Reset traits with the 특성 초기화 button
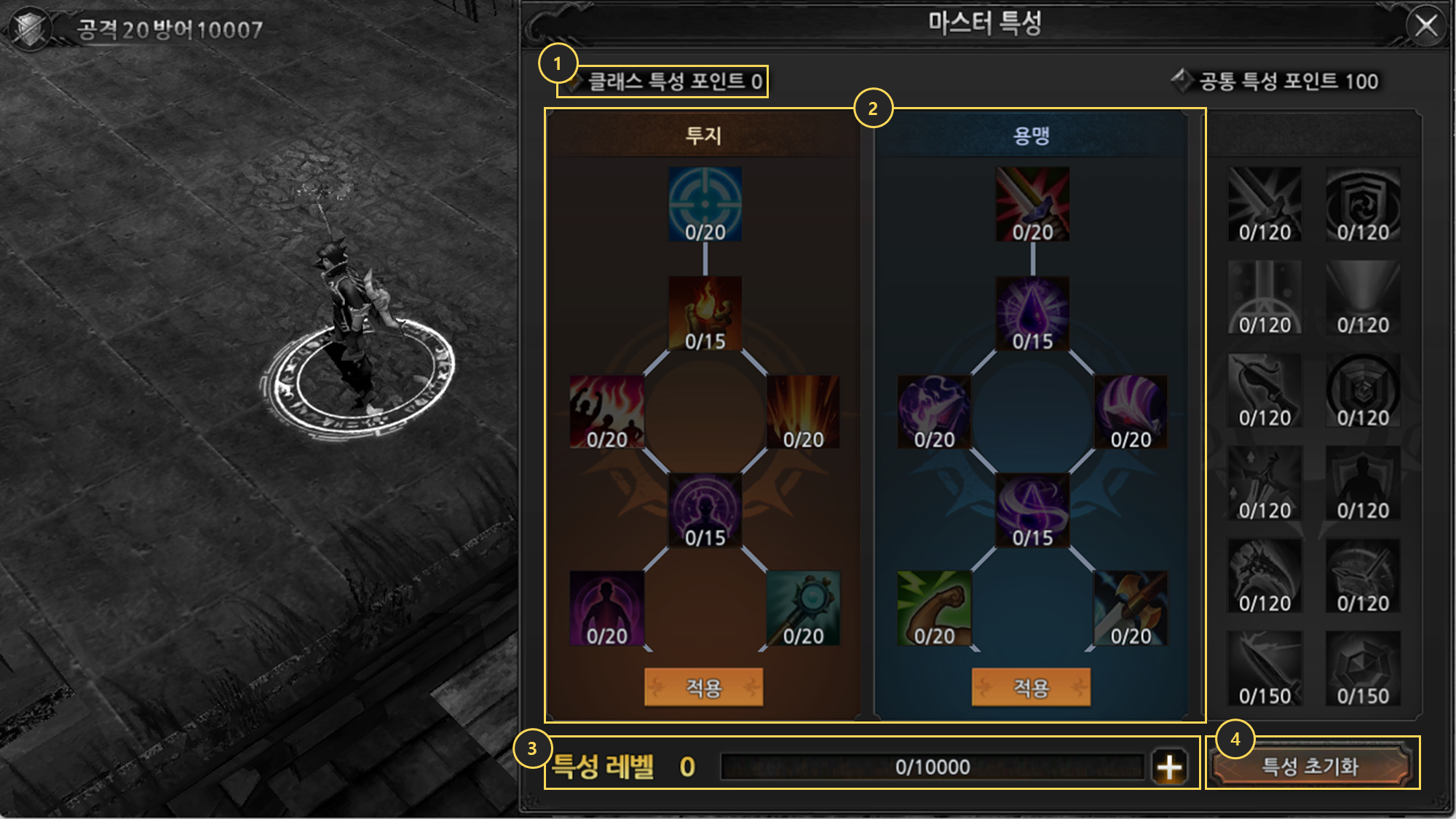This screenshot has width=1456, height=819. coord(1310,766)
